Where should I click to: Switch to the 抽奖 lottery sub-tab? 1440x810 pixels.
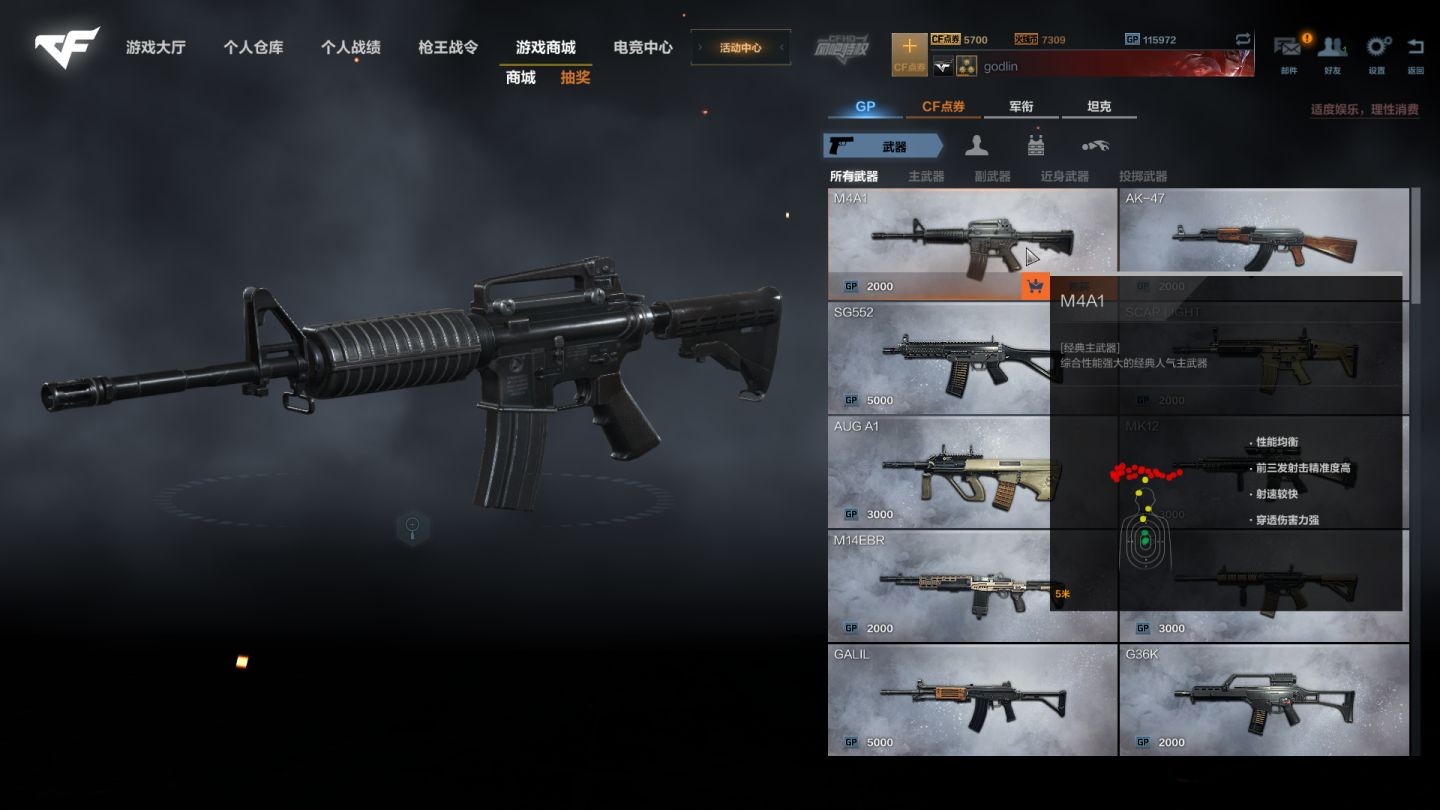pyautogui.click(x=575, y=77)
